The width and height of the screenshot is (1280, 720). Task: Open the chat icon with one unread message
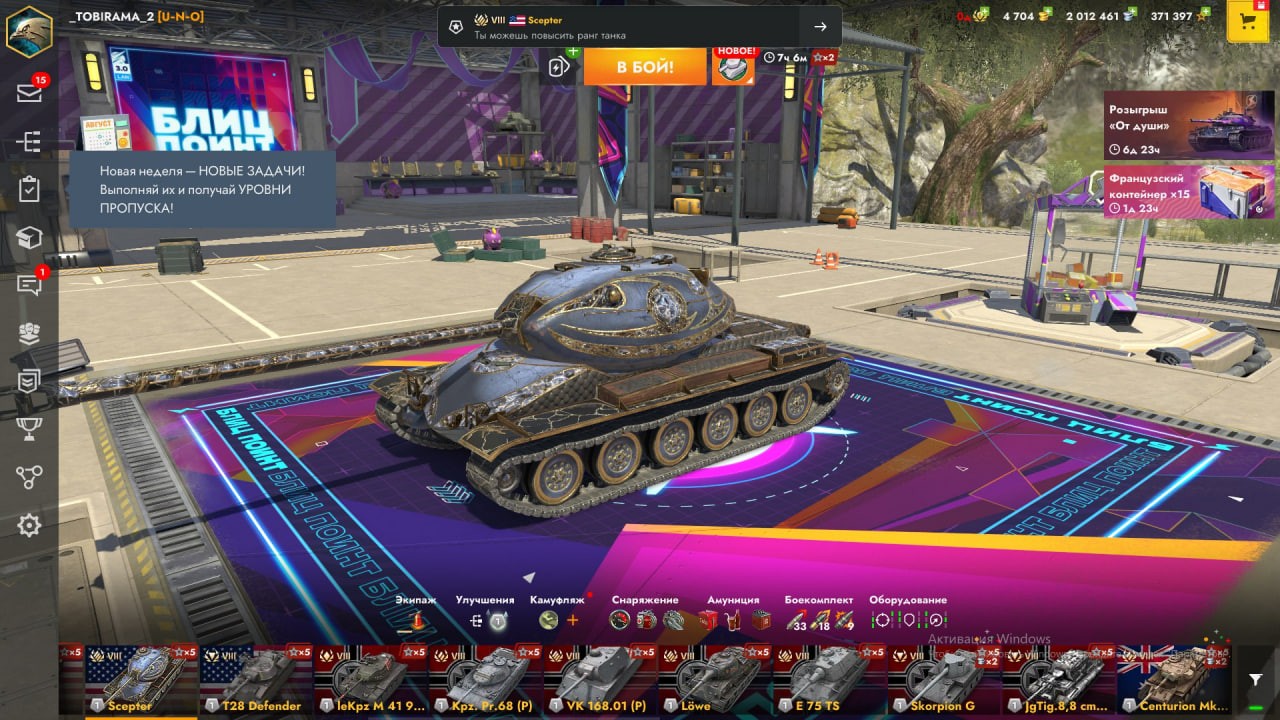[x=29, y=285]
